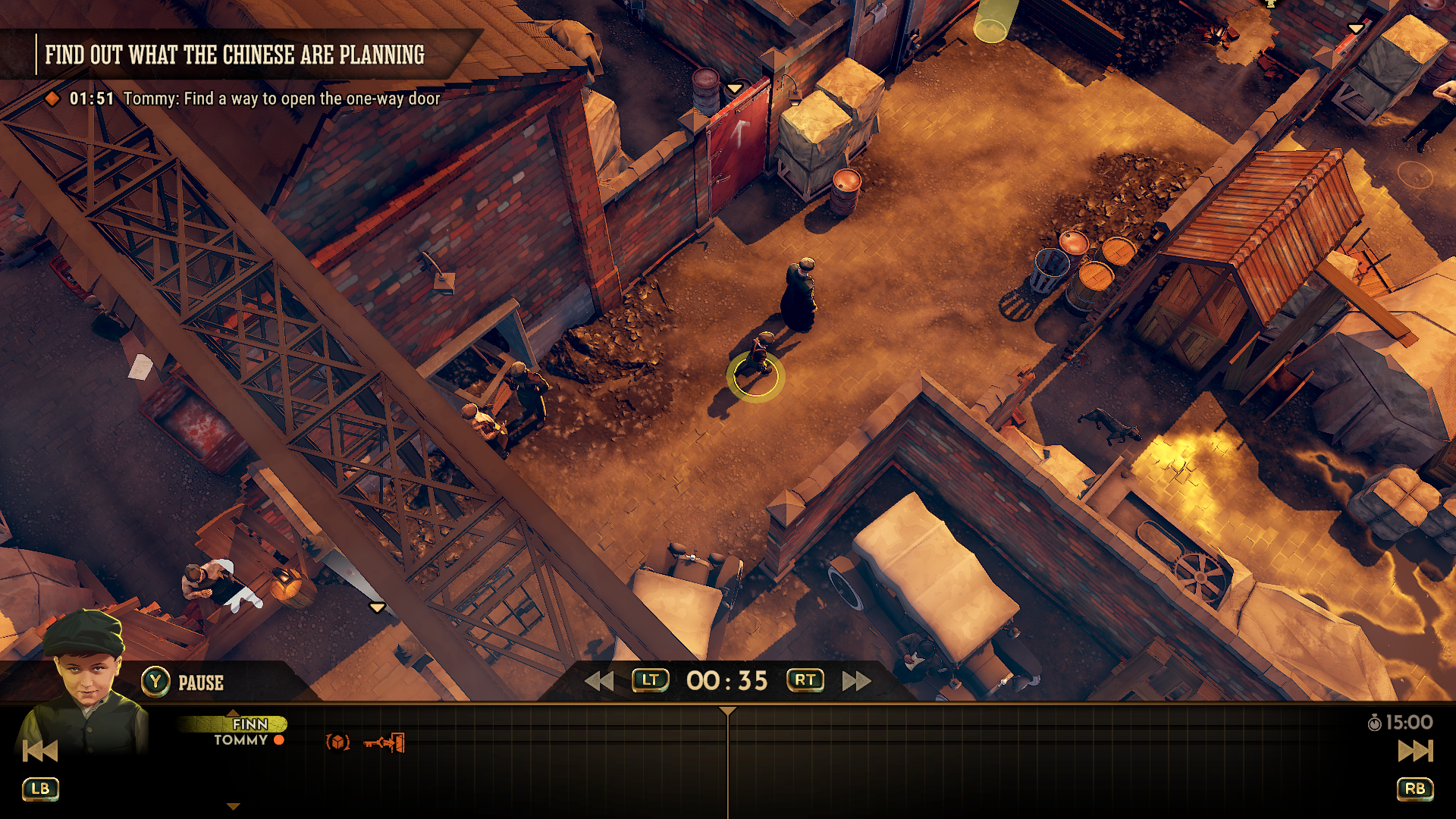The width and height of the screenshot is (1456, 819).
Task: Rewind time with the double-left arrows
Action: point(599,681)
